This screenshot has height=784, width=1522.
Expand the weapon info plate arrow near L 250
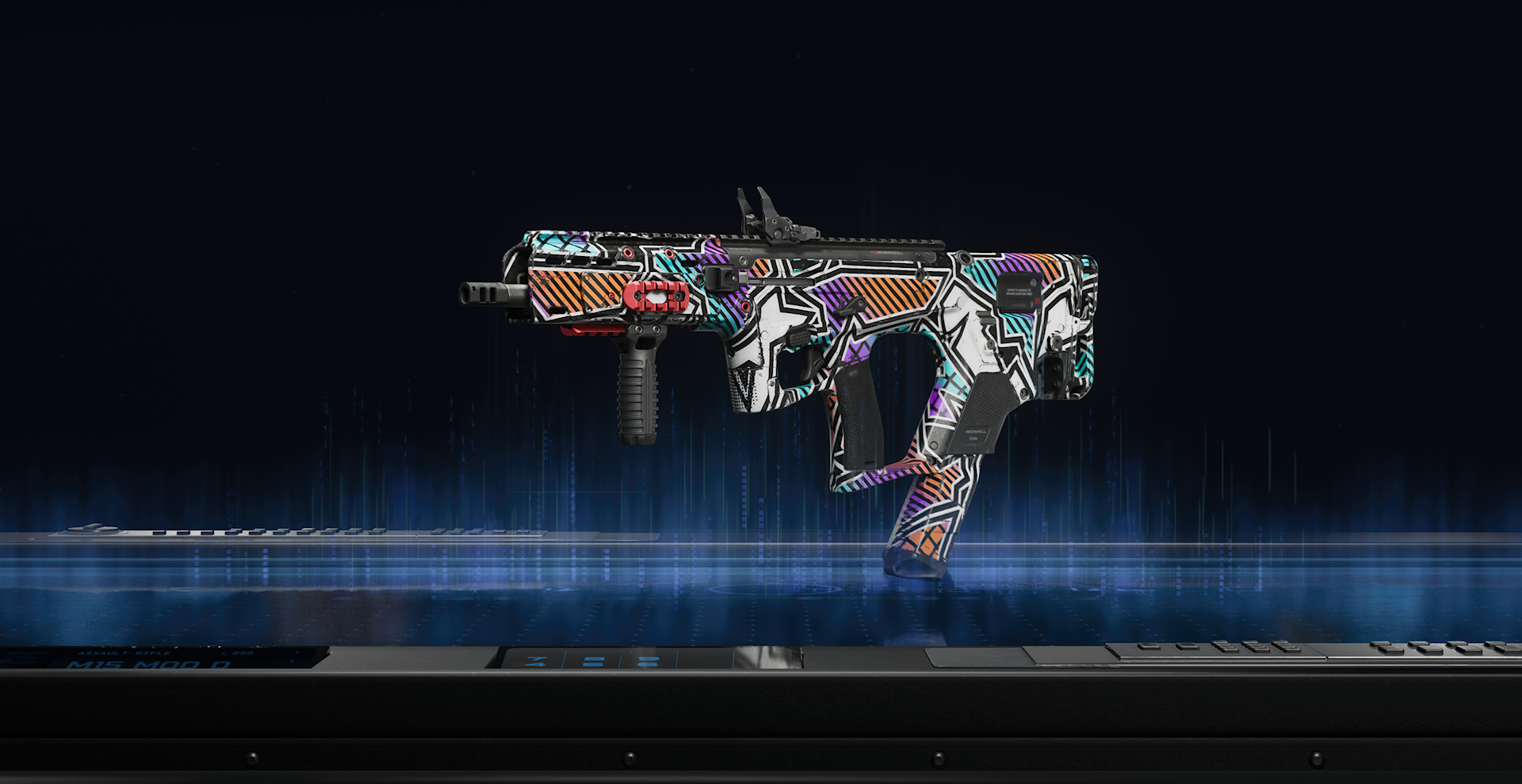tap(296, 652)
